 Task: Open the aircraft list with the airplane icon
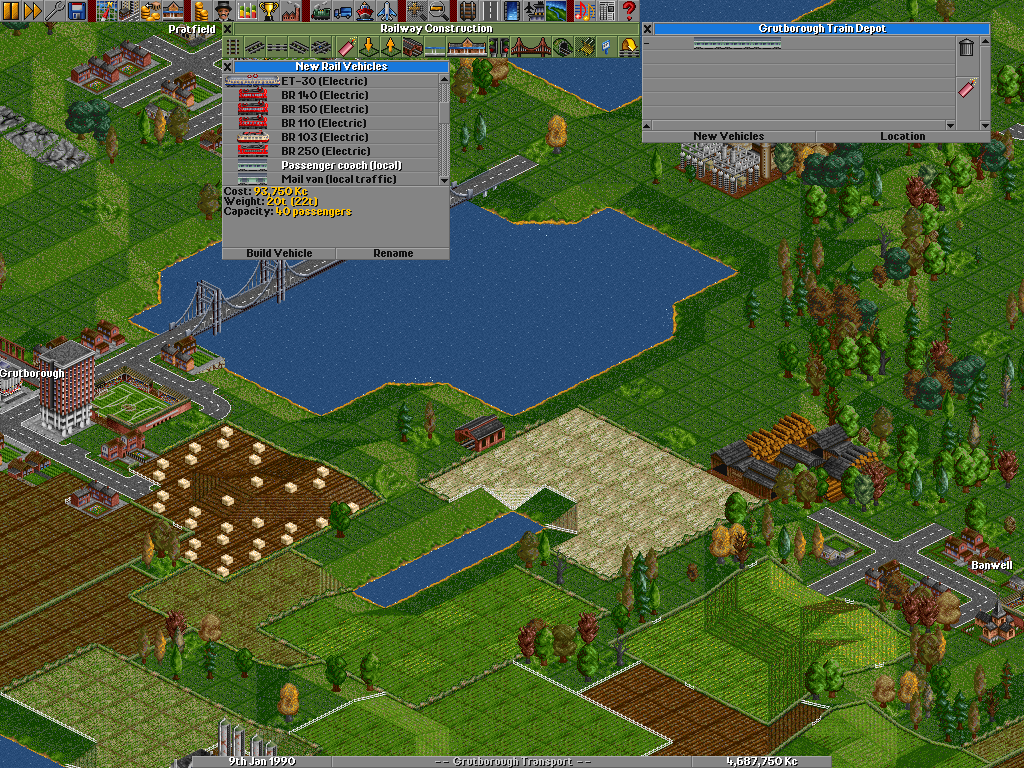(387, 11)
